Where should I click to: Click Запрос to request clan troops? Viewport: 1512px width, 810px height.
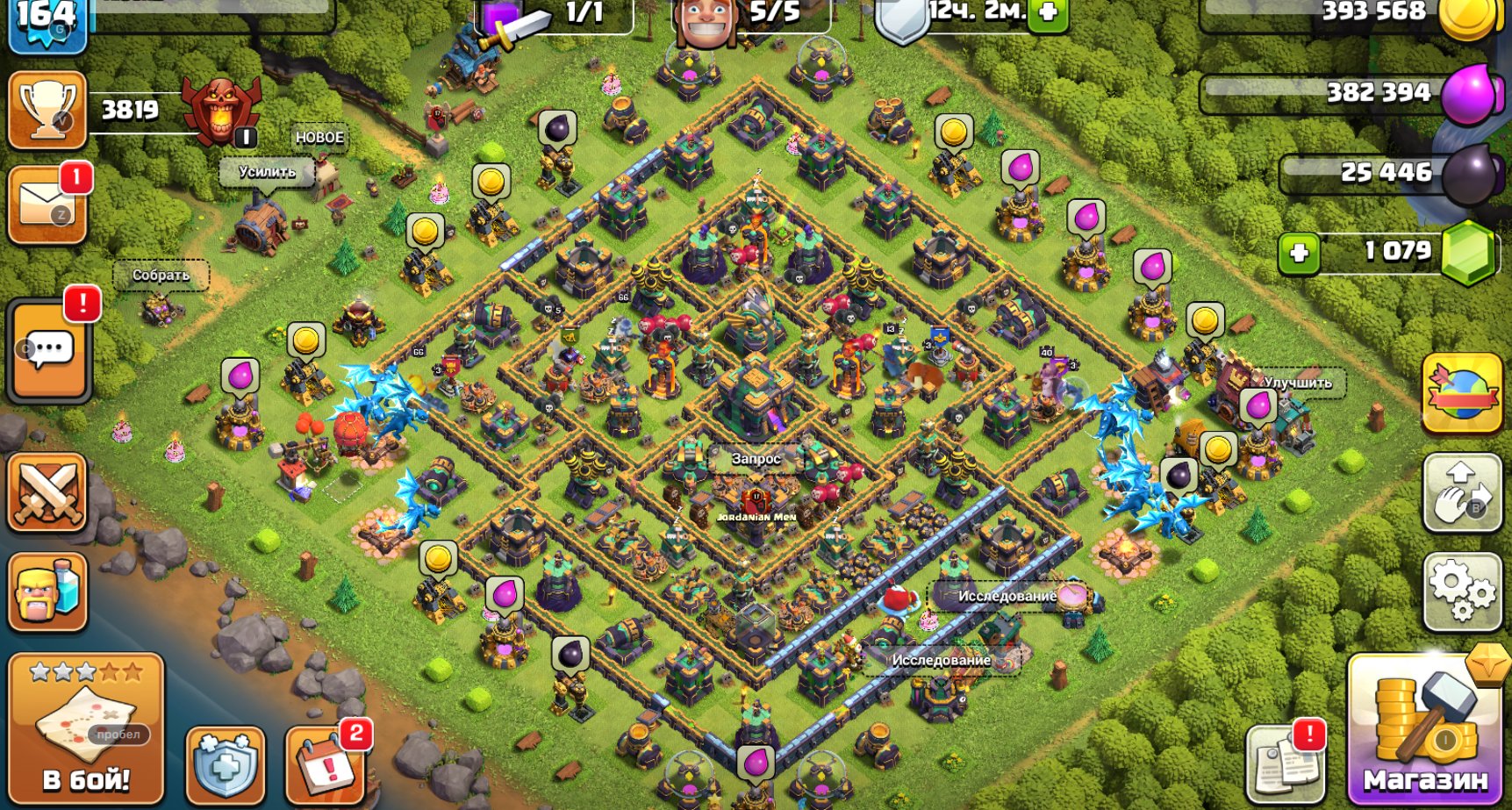click(755, 457)
